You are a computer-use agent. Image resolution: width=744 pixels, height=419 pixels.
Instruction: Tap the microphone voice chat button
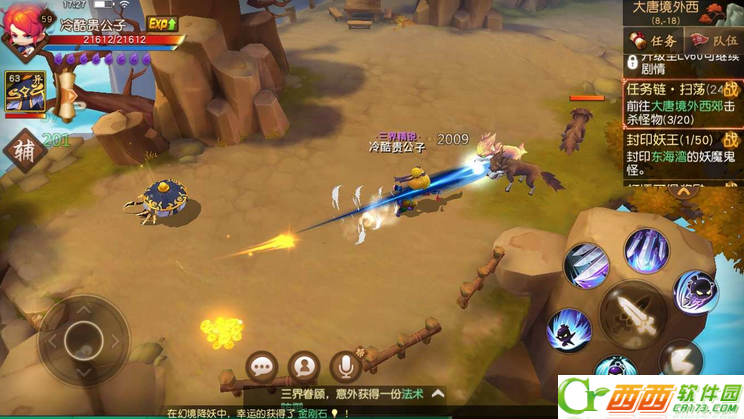(345, 367)
